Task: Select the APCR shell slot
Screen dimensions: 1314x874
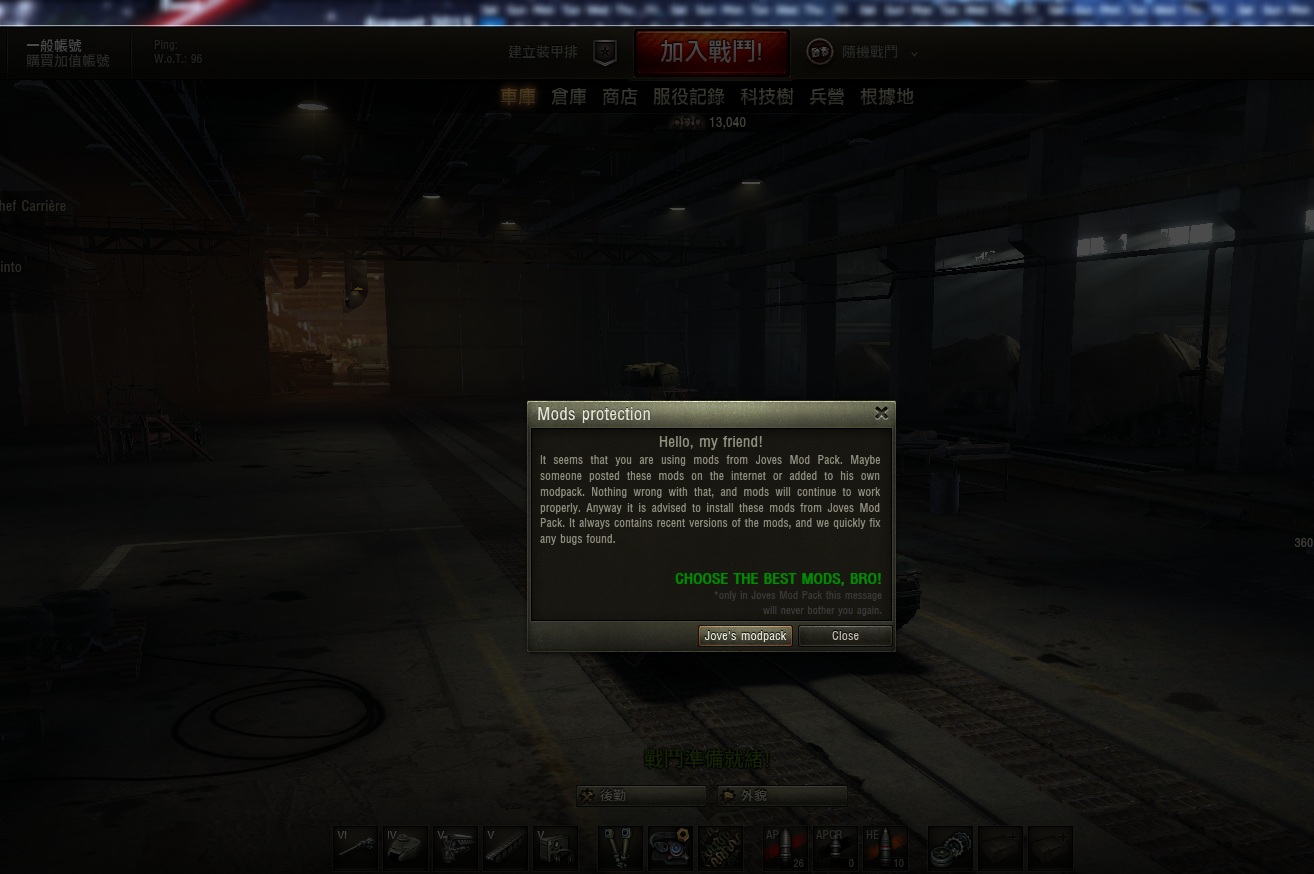Action: (x=835, y=848)
